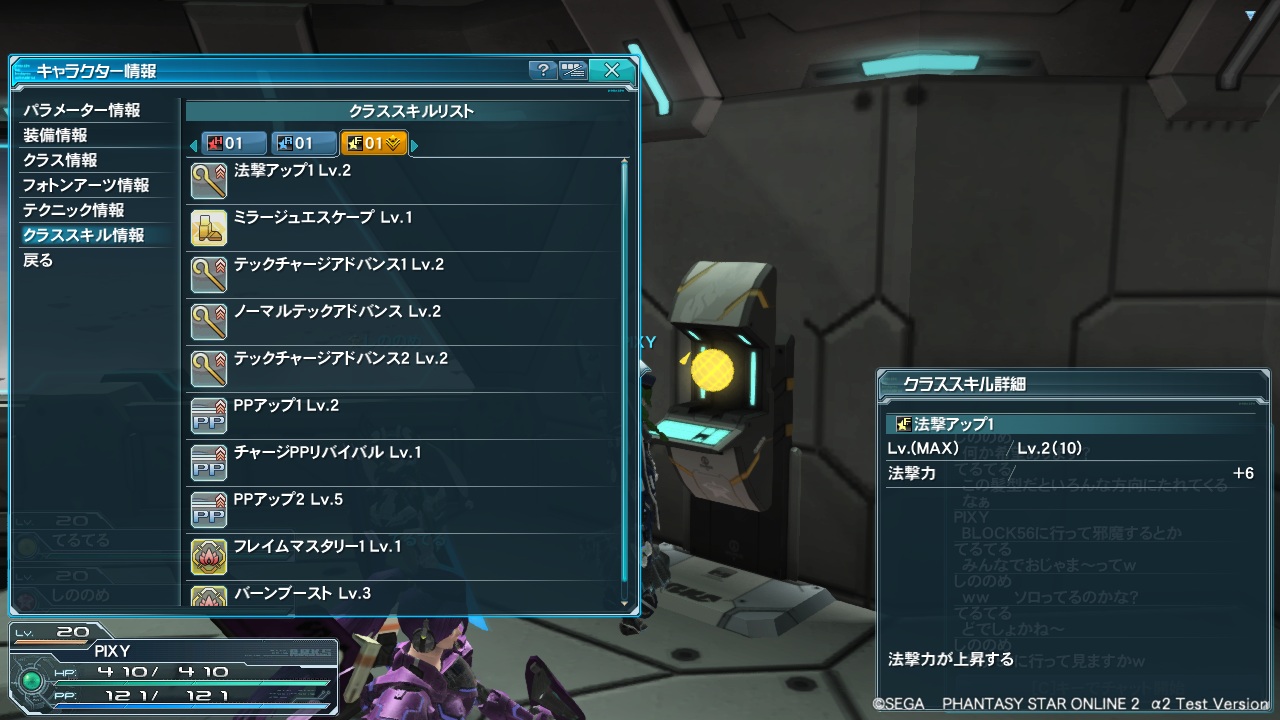Show テクニック情報
The image size is (1280, 720).
[74, 210]
